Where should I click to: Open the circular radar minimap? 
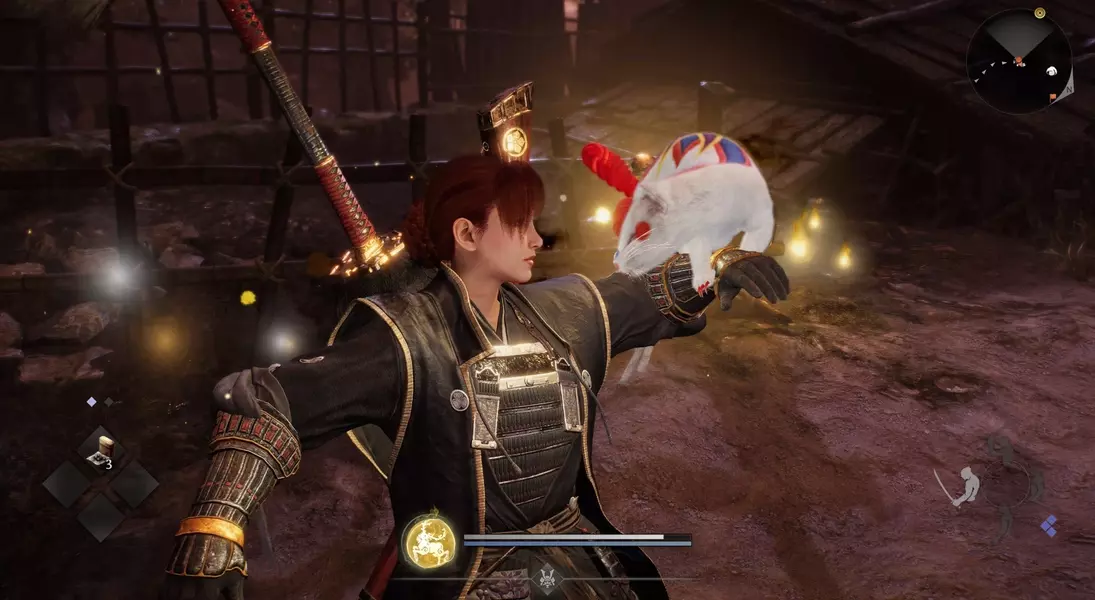tap(1019, 60)
